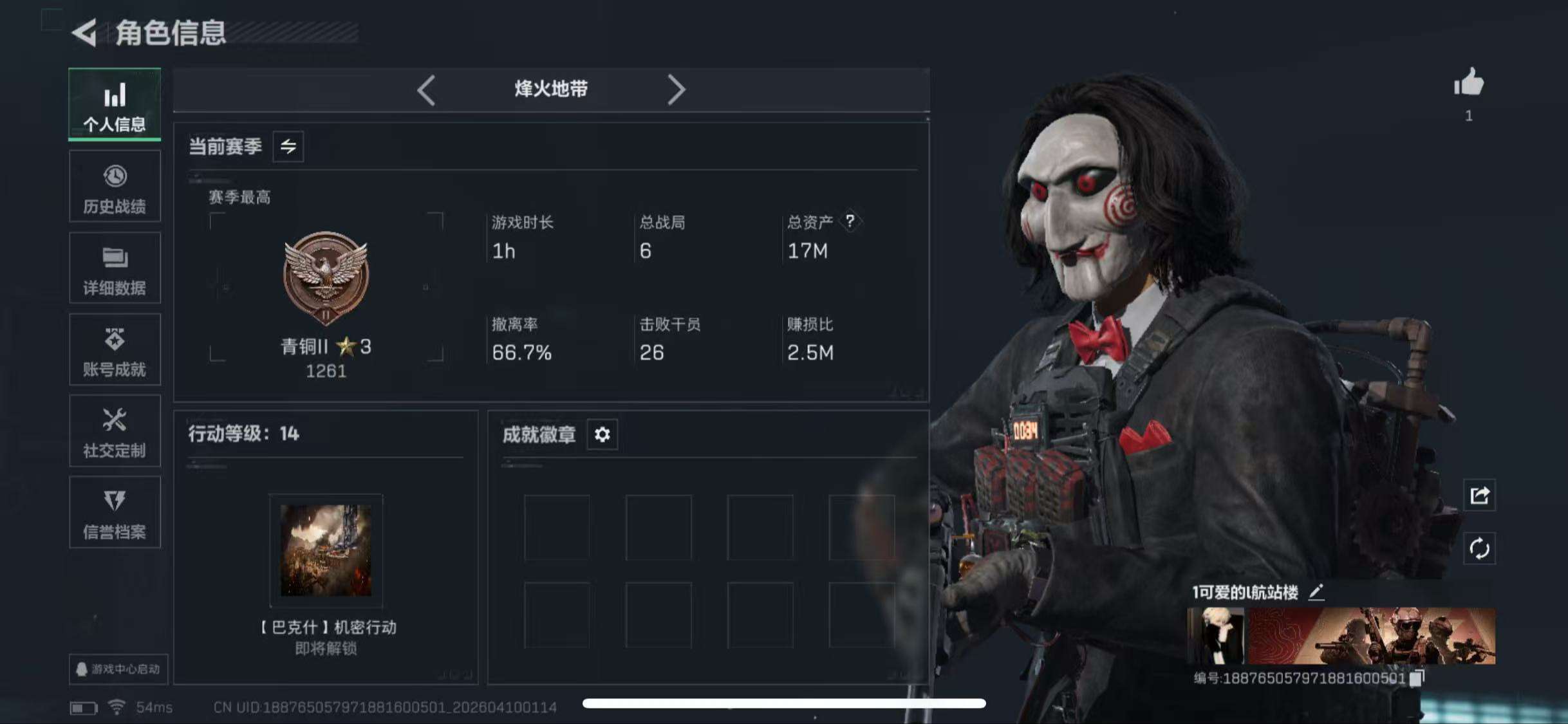Open the 历史战绩 panel

click(x=115, y=187)
